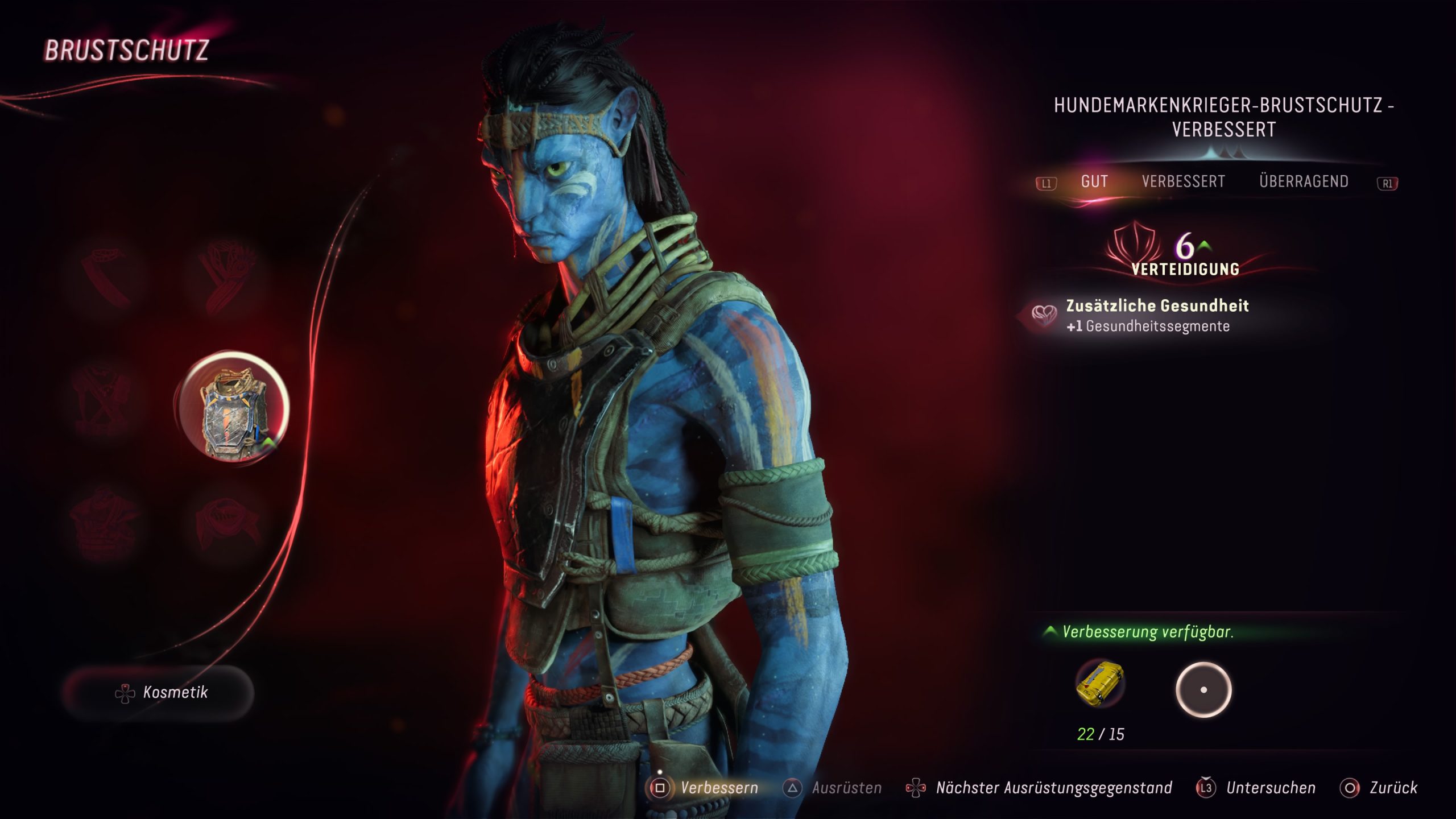The image size is (1456, 819).
Task: Click the yellow upgrade material icon
Action: 1100,683
